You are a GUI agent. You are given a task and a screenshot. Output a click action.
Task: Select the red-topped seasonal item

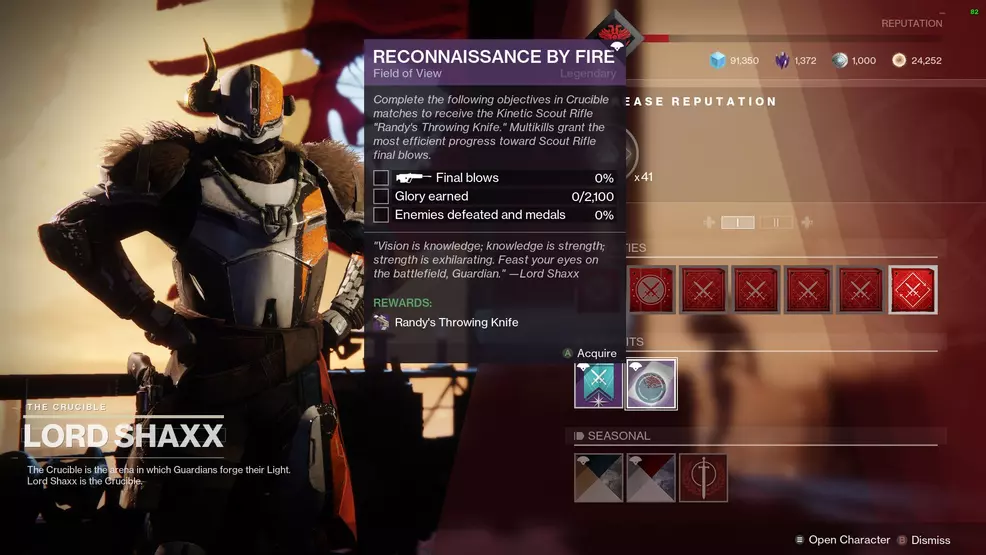coord(651,478)
